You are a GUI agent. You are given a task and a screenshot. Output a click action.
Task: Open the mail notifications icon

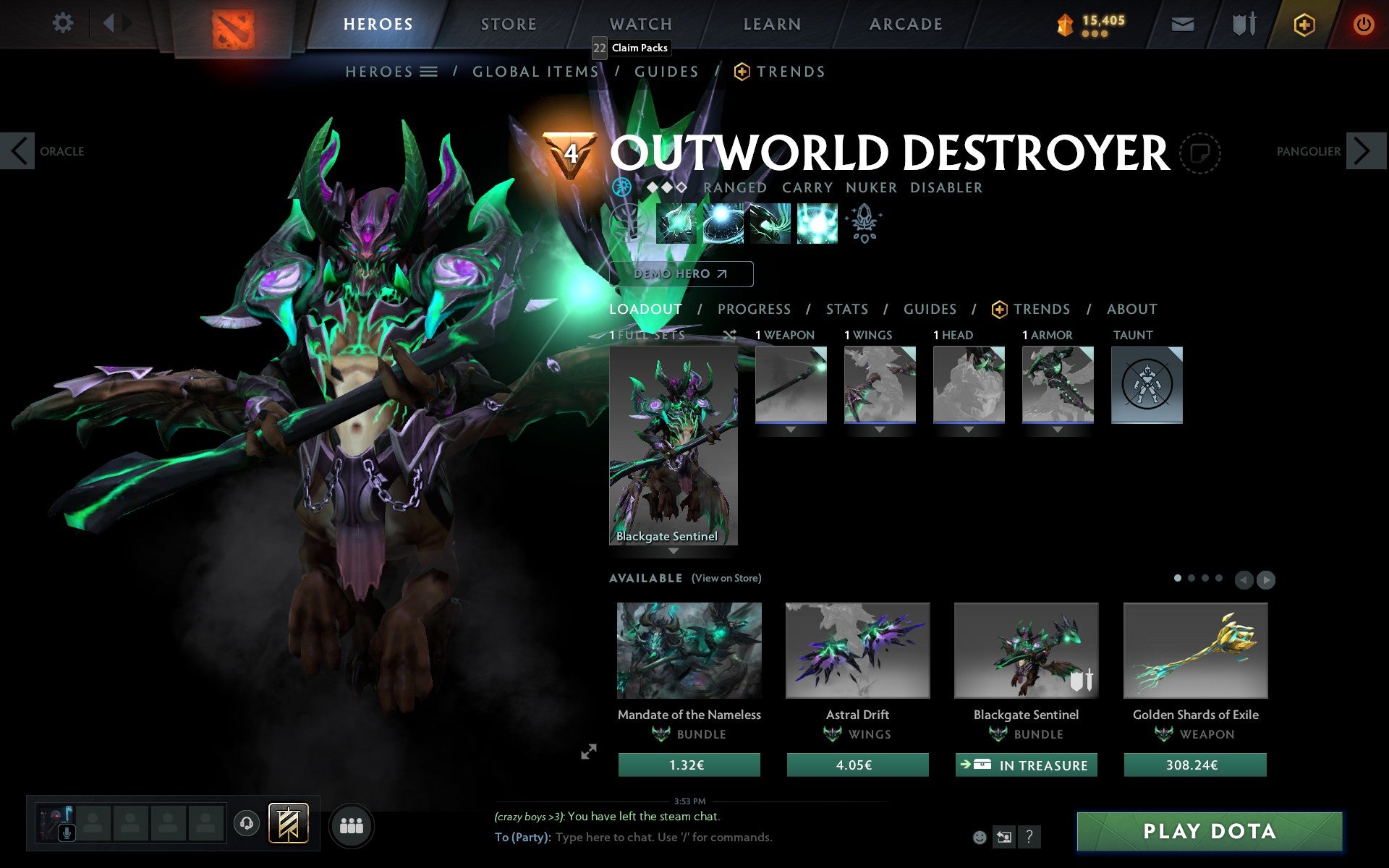pos(1182,23)
